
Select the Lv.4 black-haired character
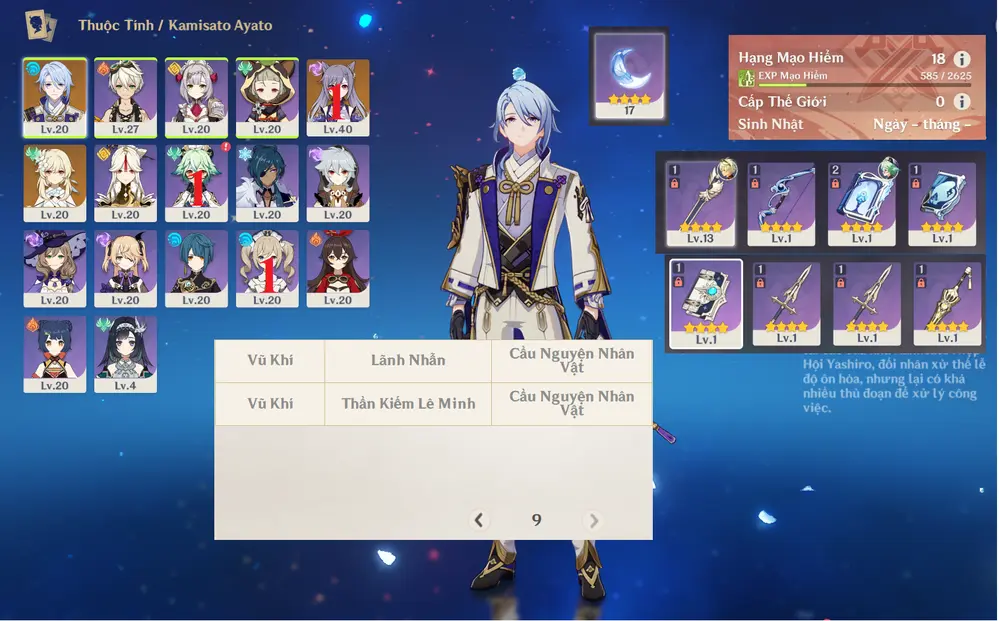click(125, 354)
